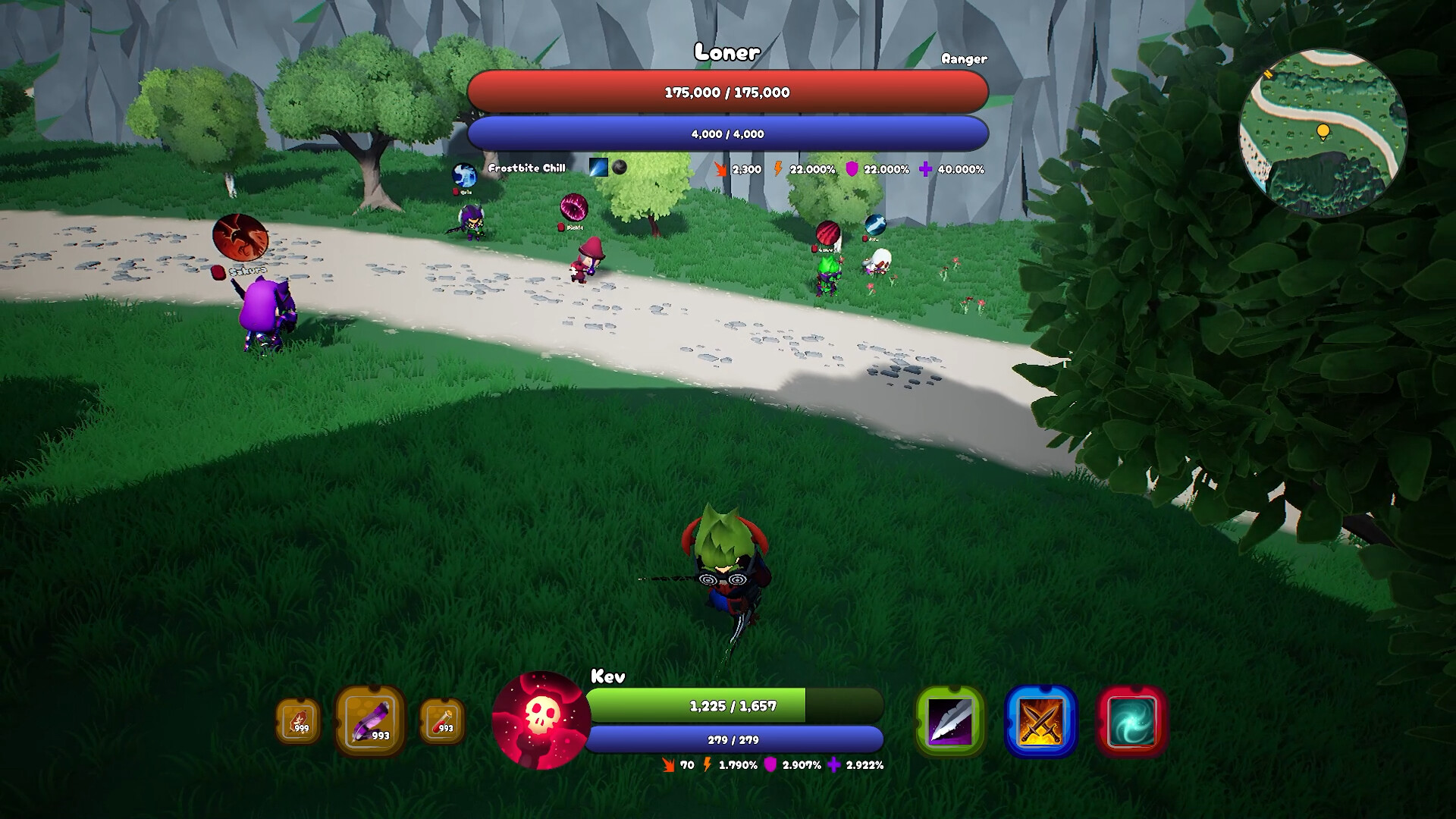
Task: Trigger the crossed swords ability
Action: [1040, 721]
